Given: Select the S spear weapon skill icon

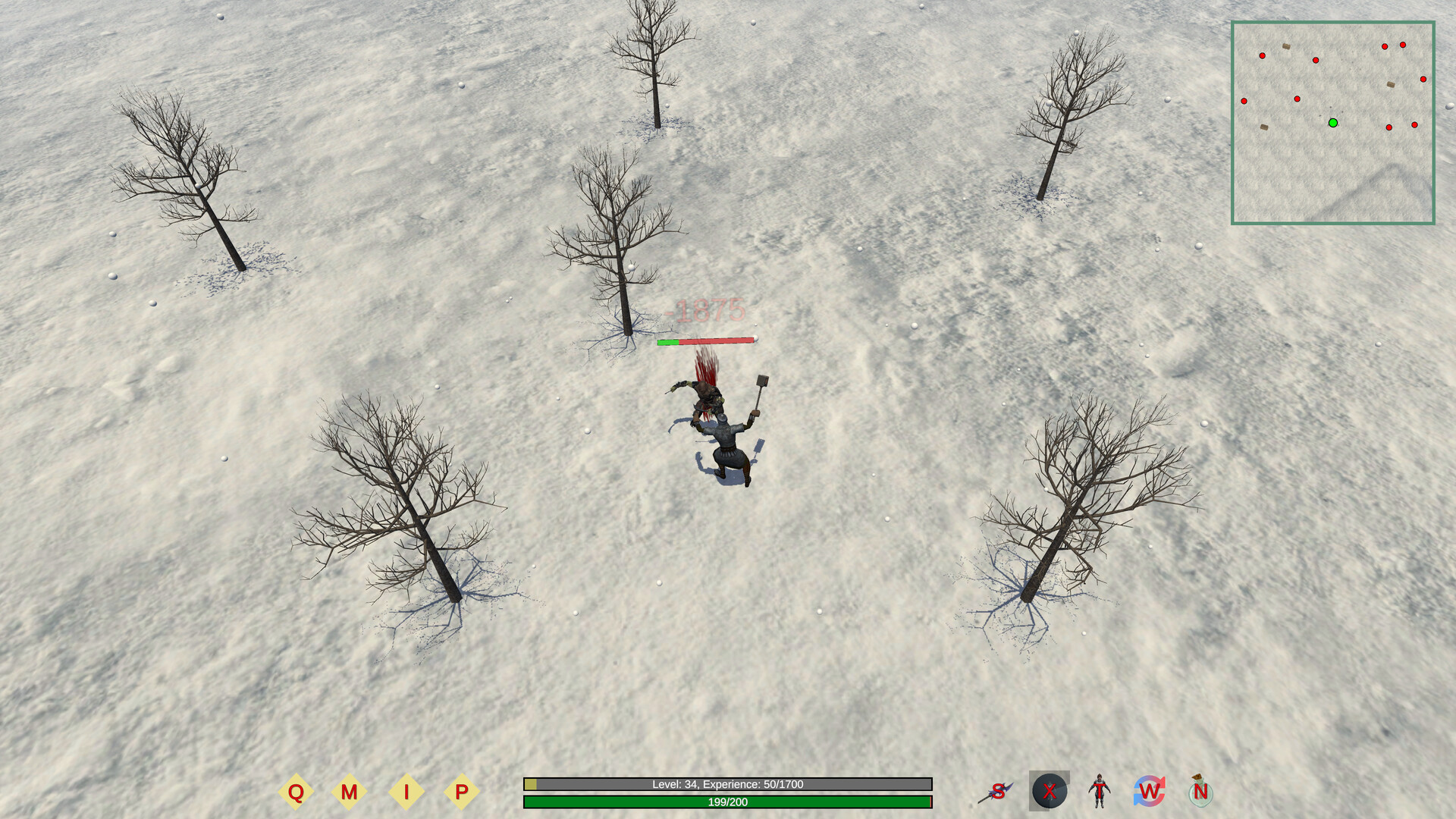Looking at the screenshot, I should 998,792.
